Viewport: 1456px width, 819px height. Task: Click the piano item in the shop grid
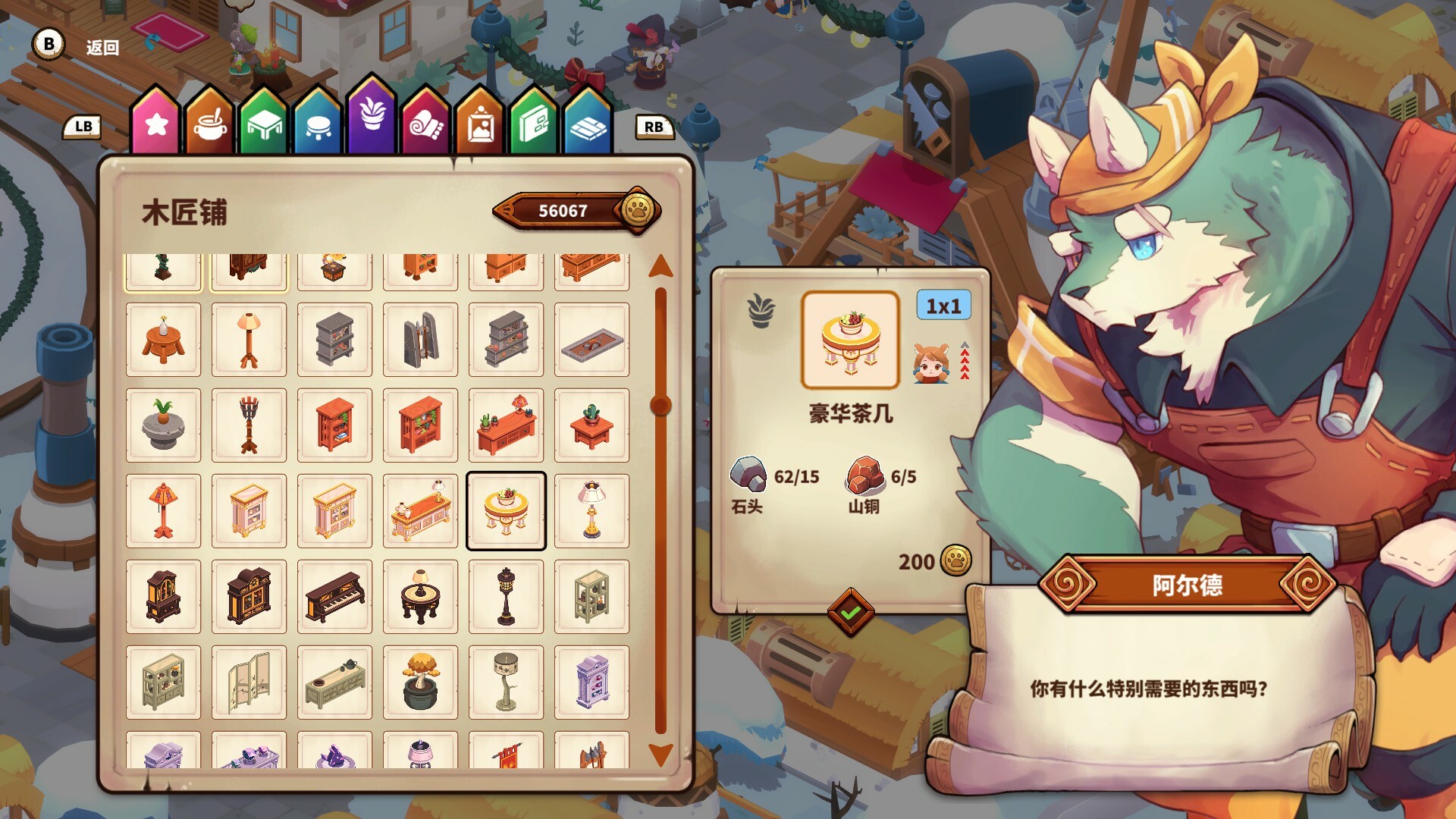click(334, 596)
